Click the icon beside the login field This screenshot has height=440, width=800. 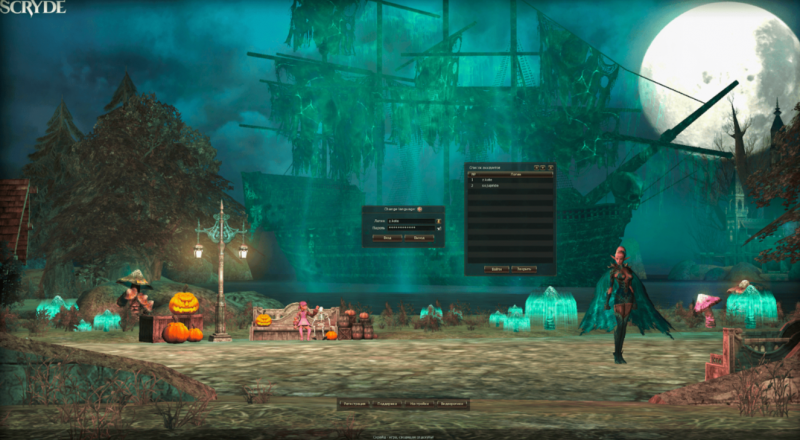[440, 220]
